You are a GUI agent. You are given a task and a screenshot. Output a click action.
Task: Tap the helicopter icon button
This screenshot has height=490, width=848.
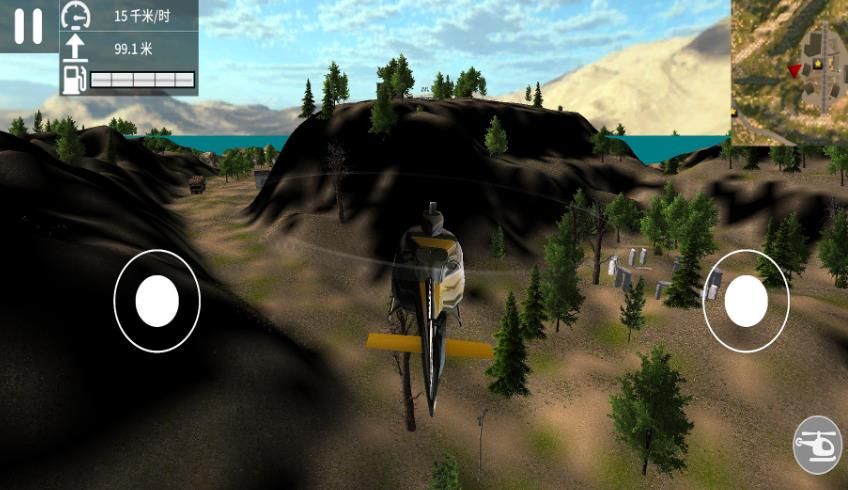click(817, 445)
